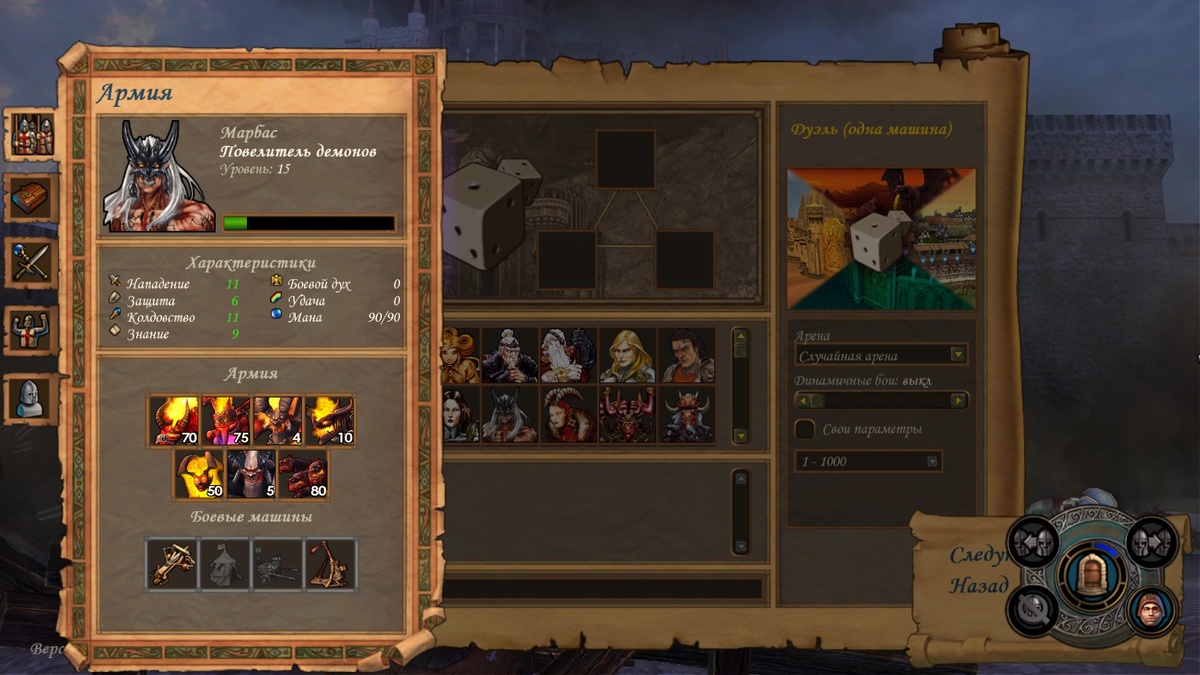This screenshot has height=675, width=1200.
Task: Click right arrow of Динамичные бои slider
Action: pyautogui.click(x=959, y=400)
